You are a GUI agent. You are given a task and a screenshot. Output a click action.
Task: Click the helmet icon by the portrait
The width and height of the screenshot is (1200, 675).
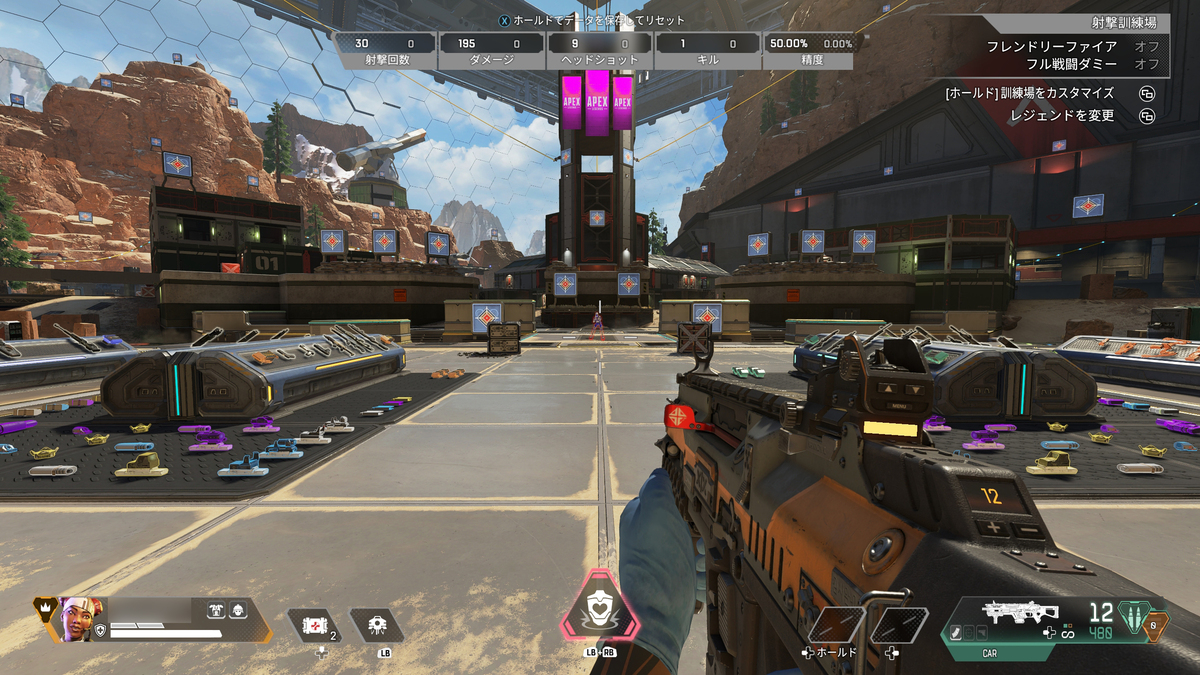238,609
